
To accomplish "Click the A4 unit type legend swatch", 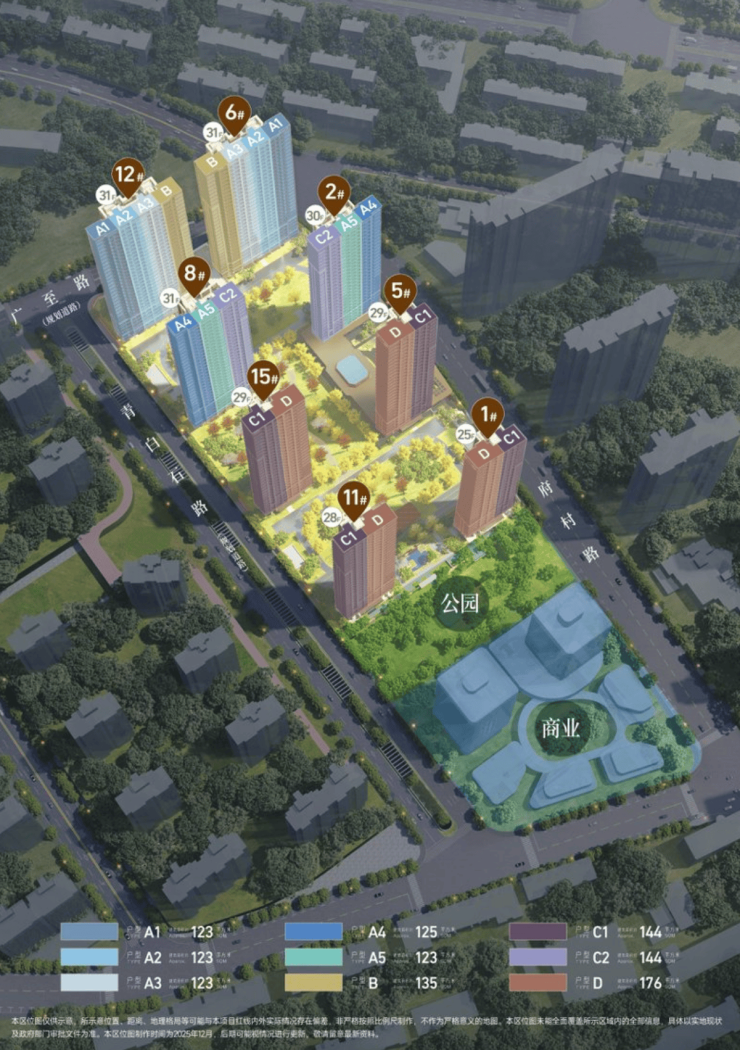I will 313,932.
